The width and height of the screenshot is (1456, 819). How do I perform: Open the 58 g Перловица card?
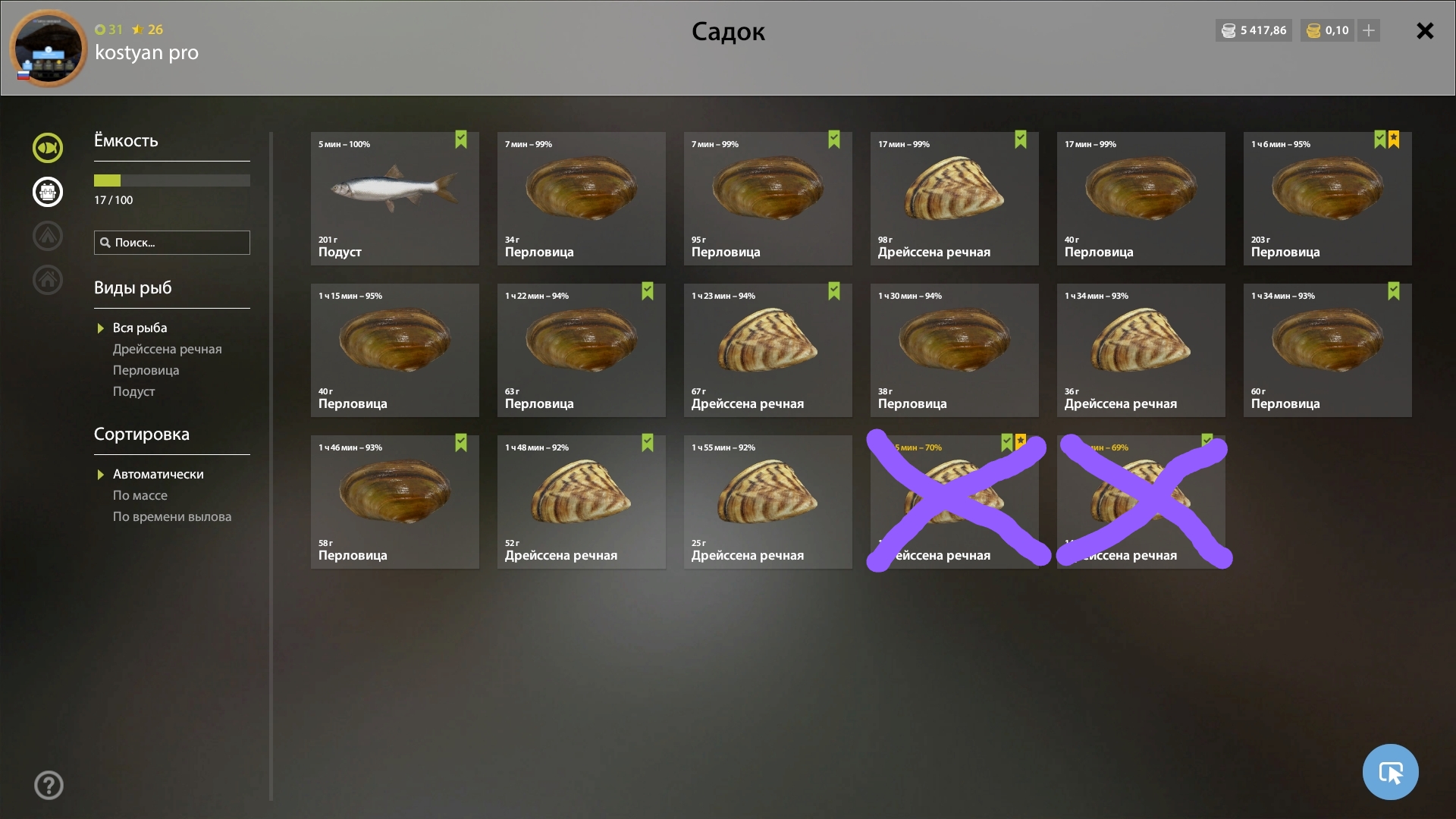point(394,502)
